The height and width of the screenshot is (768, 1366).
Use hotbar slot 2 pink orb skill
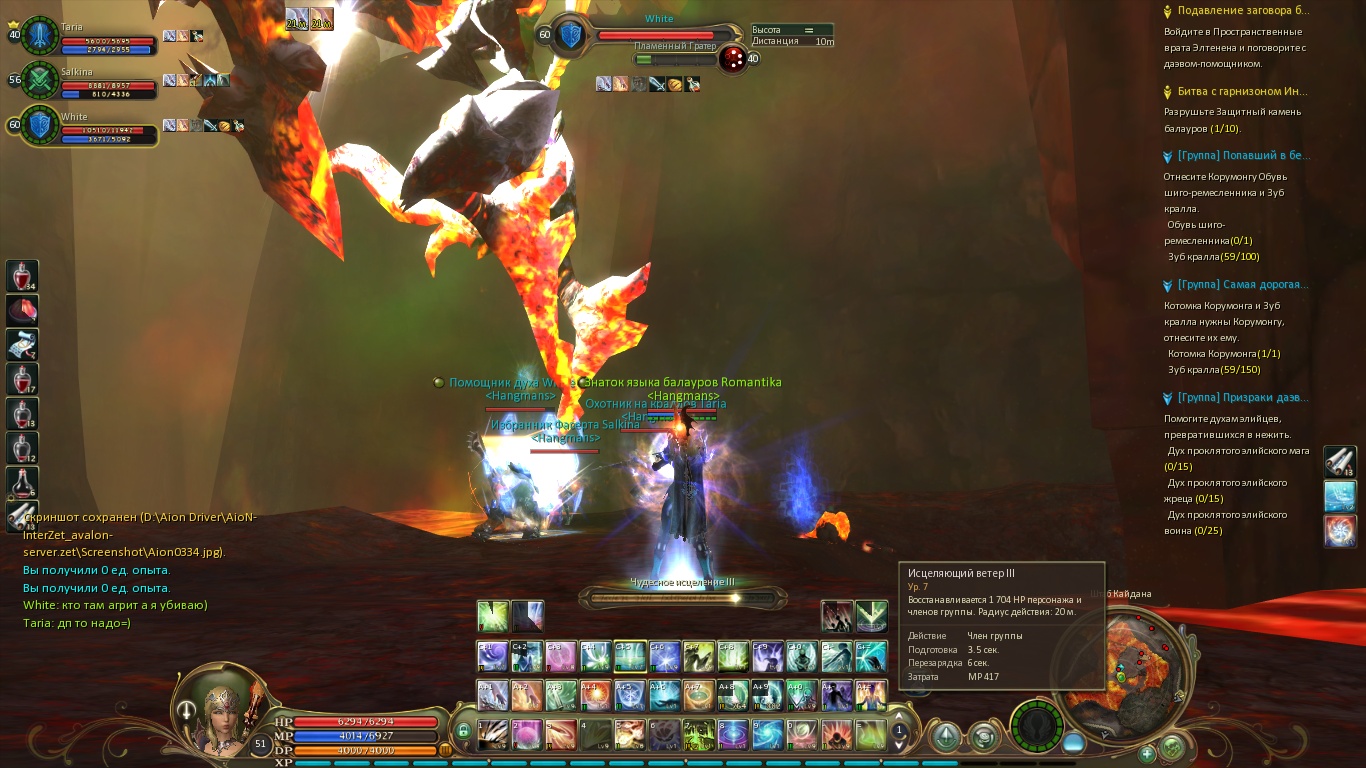click(x=526, y=735)
